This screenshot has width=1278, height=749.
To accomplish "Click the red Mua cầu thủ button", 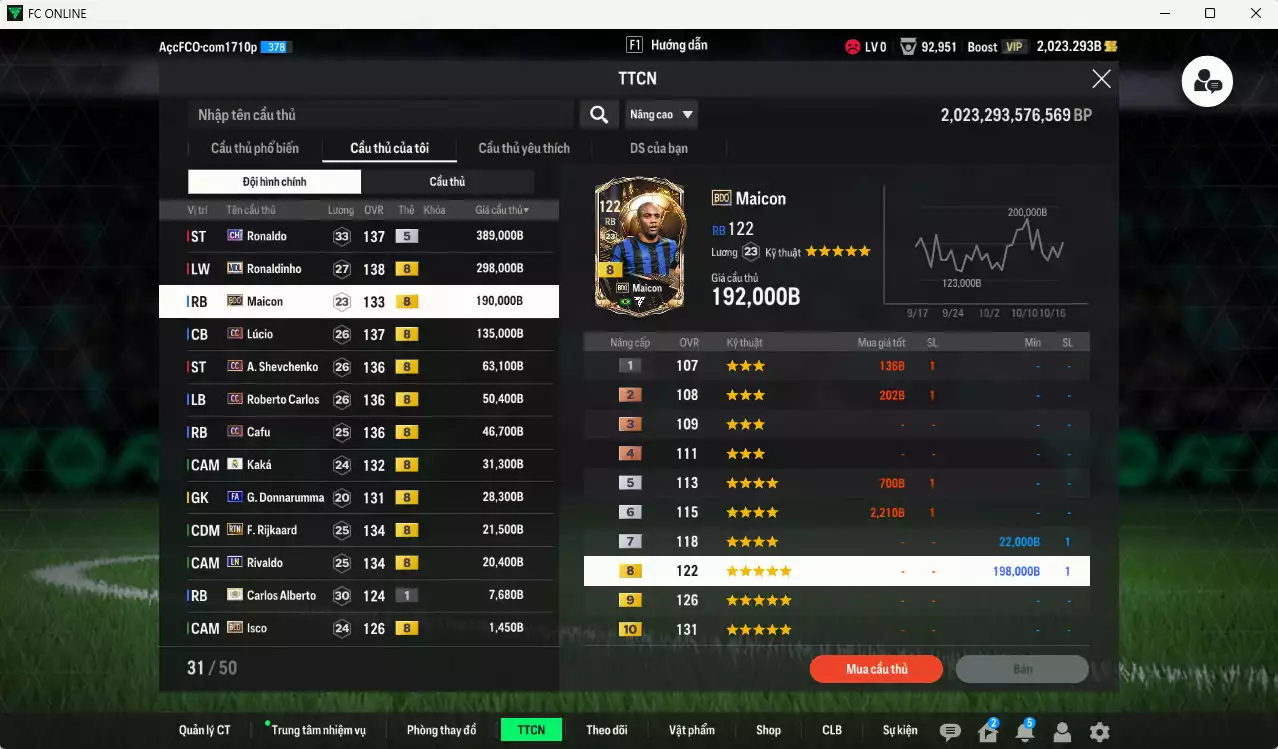I will point(876,669).
